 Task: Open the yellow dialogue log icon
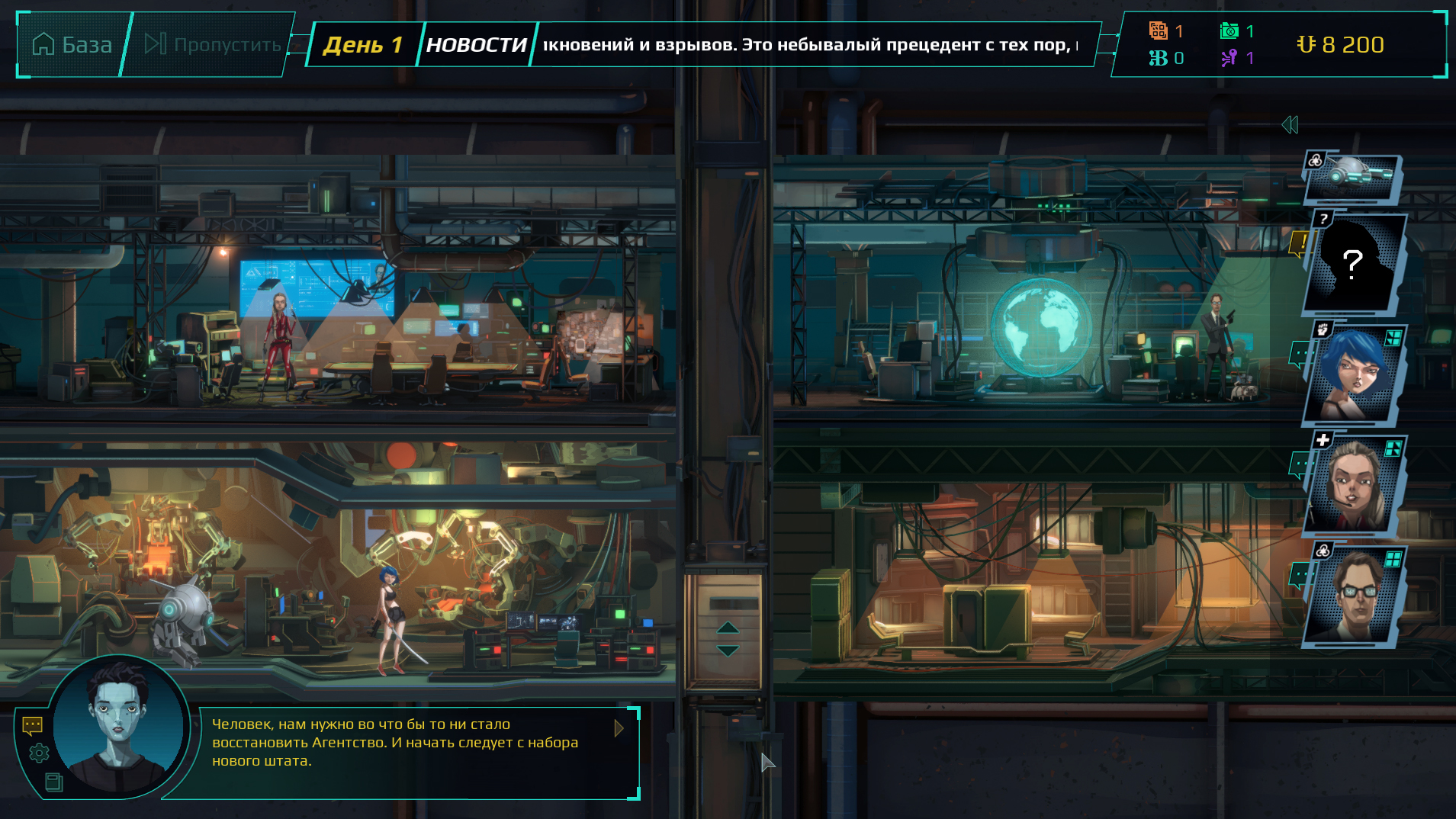point(32,725)
